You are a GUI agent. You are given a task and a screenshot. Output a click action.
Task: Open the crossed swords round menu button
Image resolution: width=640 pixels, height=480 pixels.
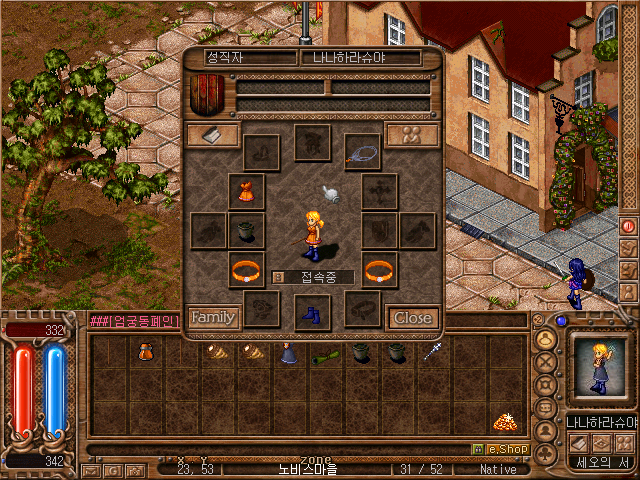546,361
